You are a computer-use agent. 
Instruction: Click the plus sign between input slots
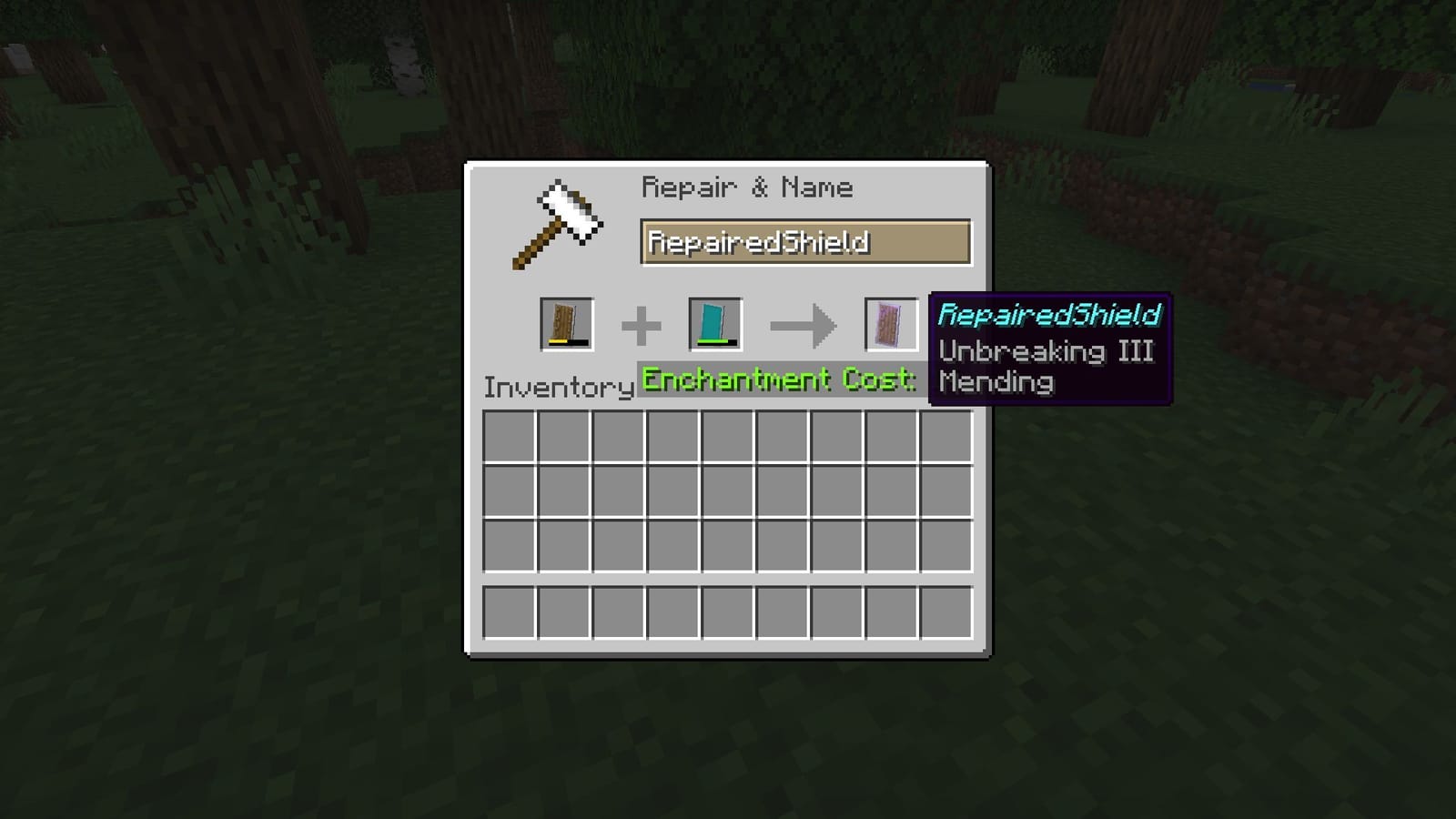(x=643, y=321)
